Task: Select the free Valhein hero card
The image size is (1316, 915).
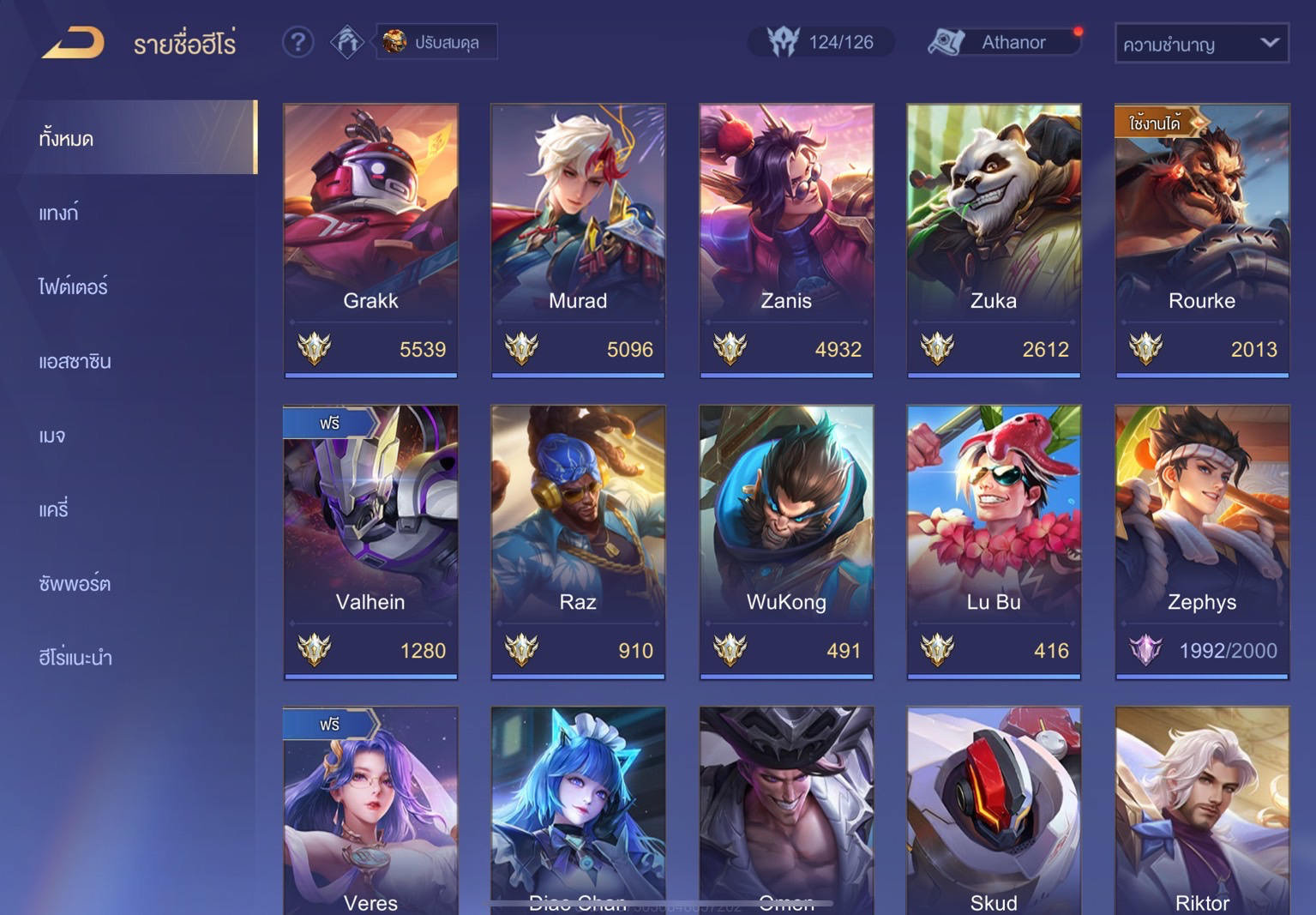Action: [370, 541]
